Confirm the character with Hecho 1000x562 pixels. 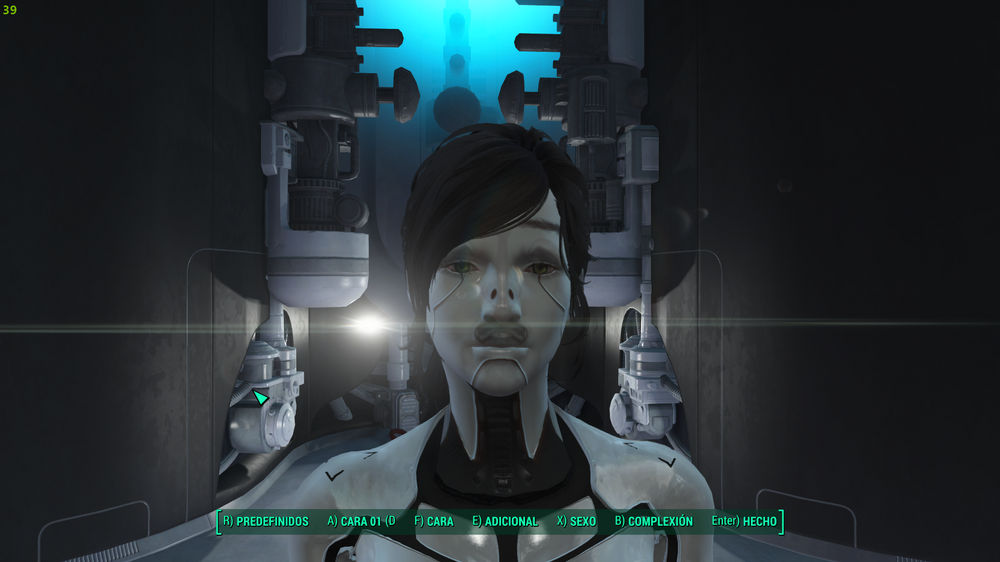pyautogui.click(x=744, y=521)
